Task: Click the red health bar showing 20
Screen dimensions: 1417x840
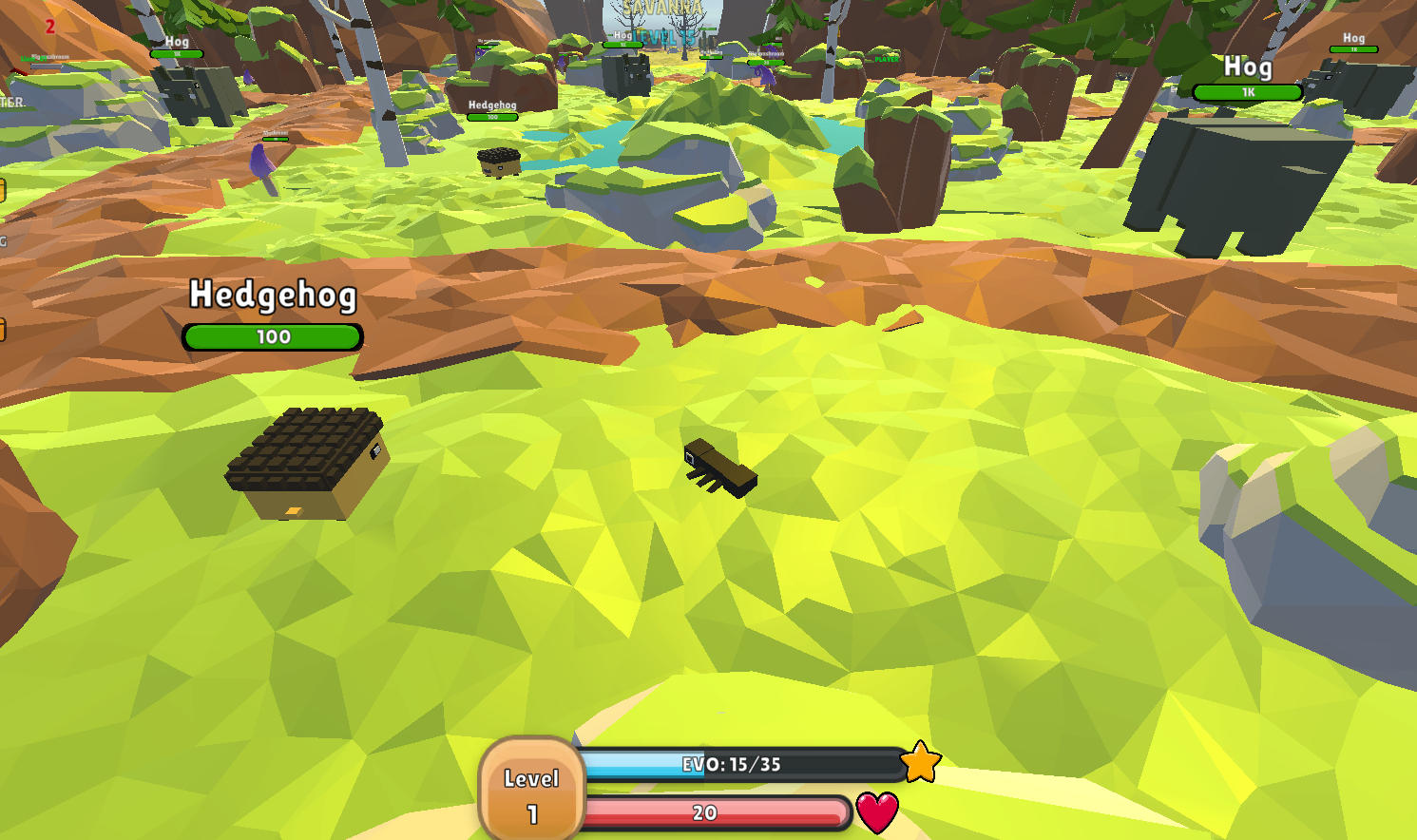Action: pos(703,812)
